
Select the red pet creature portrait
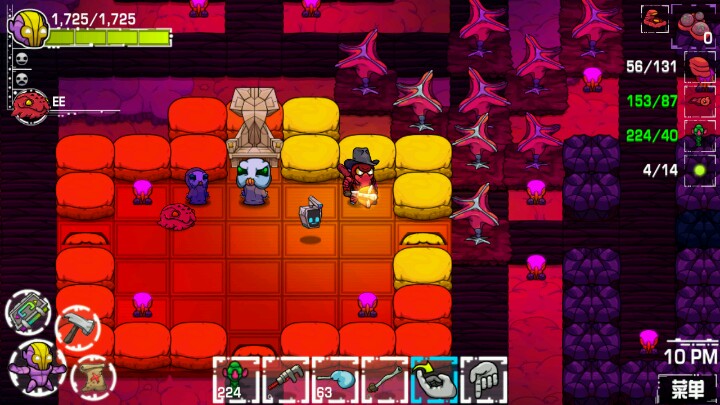pyautogui.click(x=30, y=104)
